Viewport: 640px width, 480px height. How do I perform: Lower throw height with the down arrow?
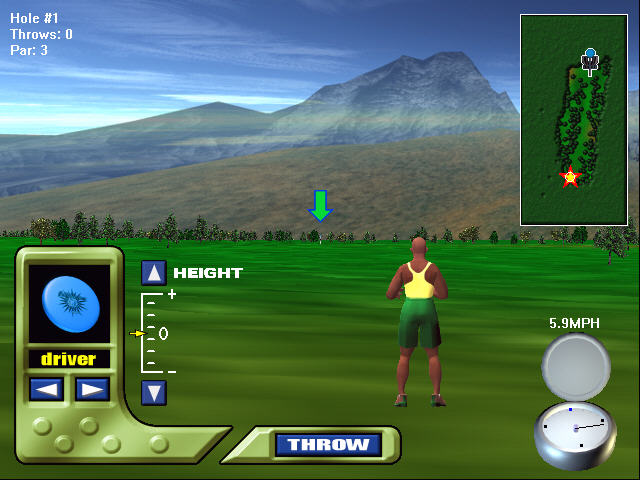153,392
